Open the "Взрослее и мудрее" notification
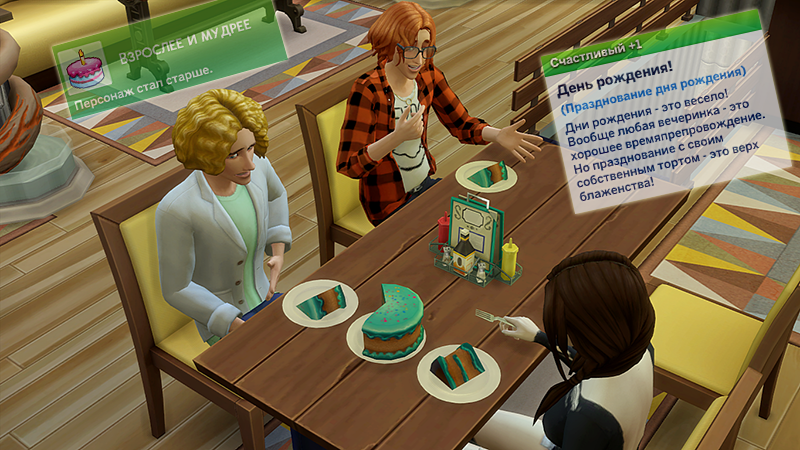The width and height of the screenshot is (800, 450). tap(170, 60)
